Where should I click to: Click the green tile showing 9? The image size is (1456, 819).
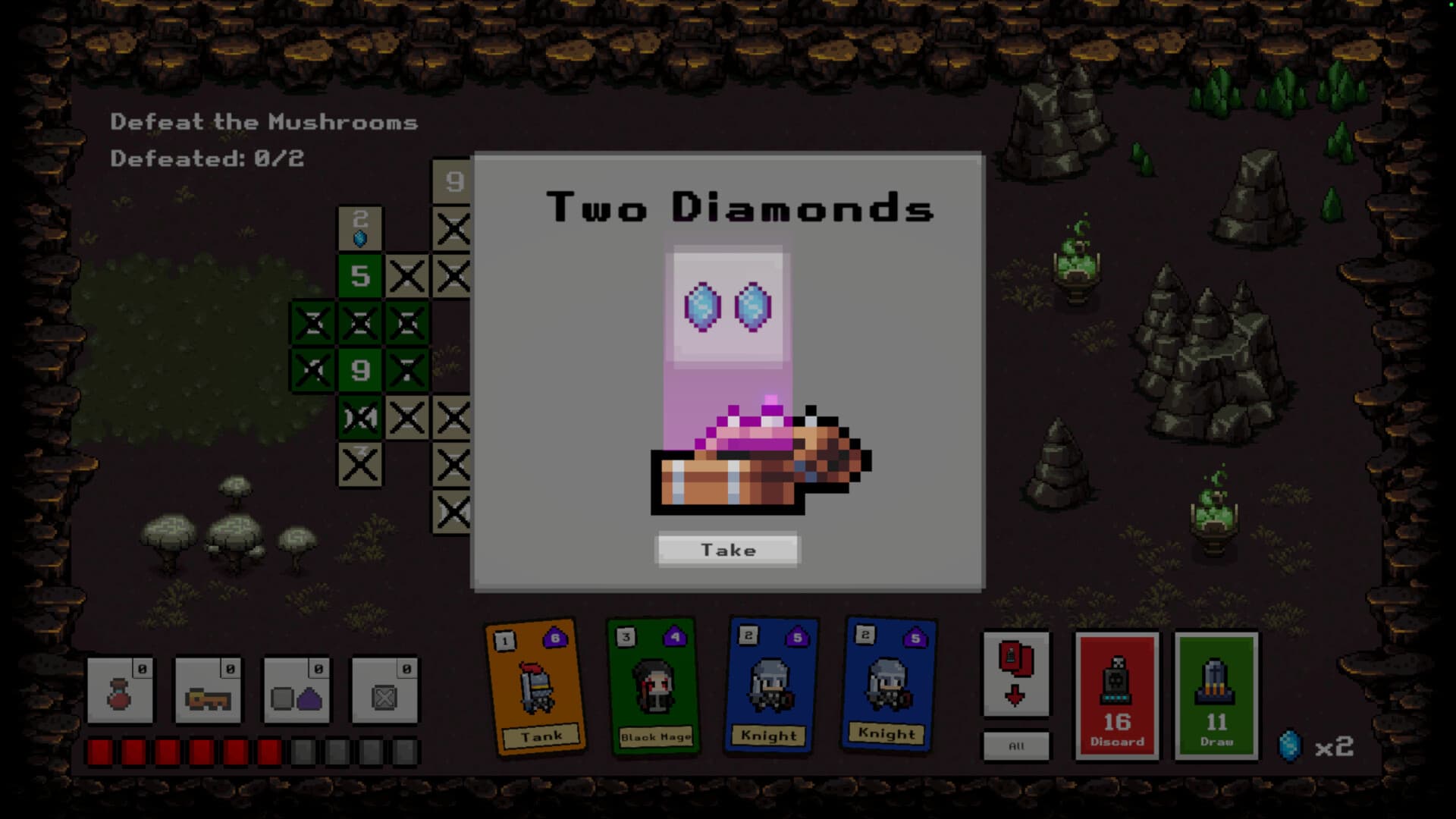pyautogui.click(x=360, y=371)
